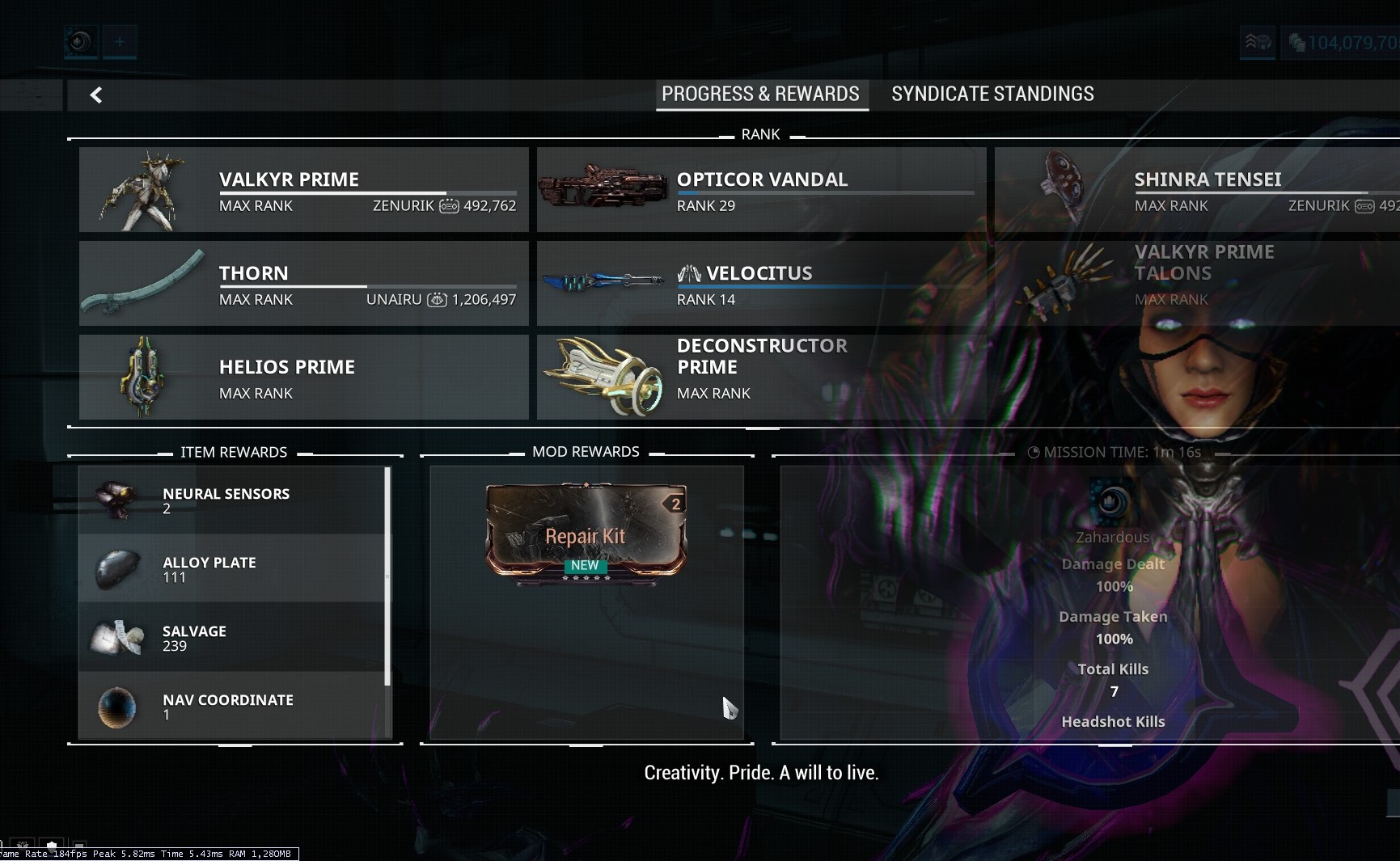The width and height of the screenshot is (1400, 861).
Task: Click the Salvage reward row
Action: [231, 638]
